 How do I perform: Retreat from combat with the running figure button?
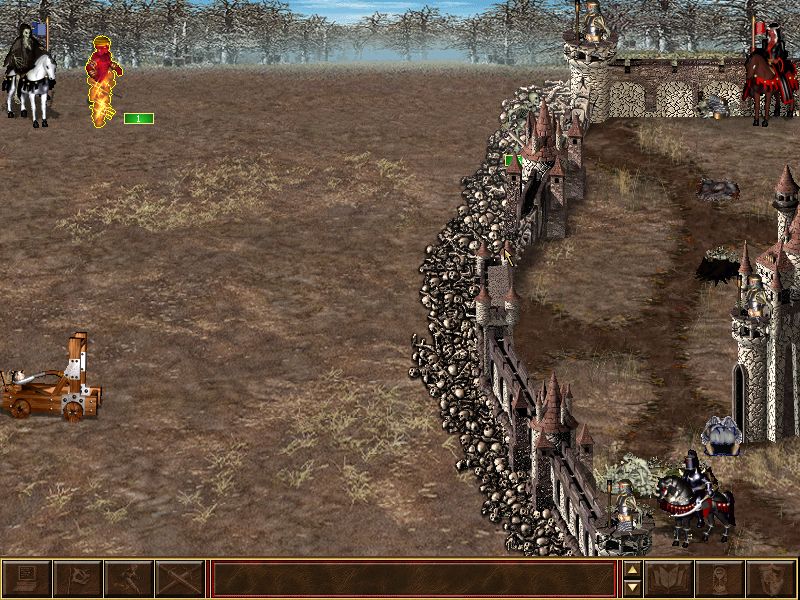pos(128,579)
